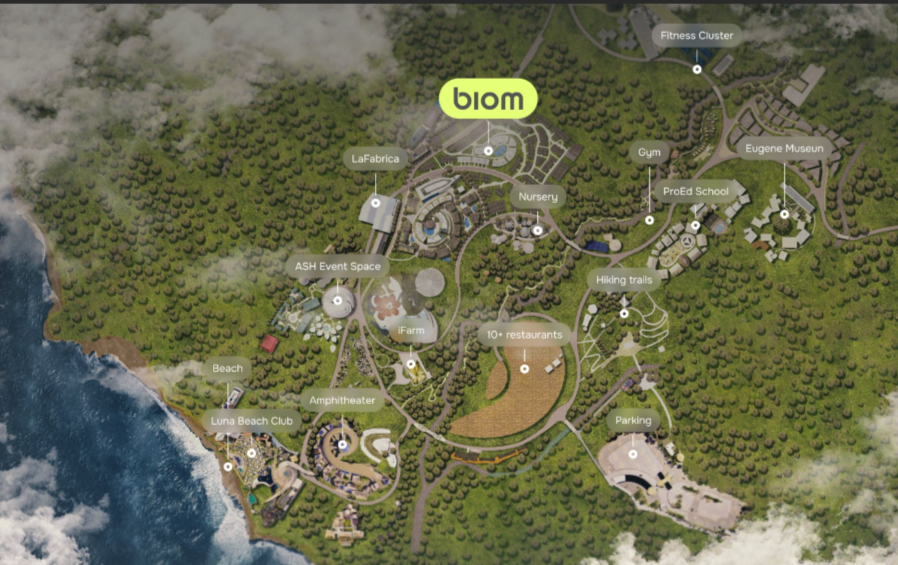Show the Hiking trails location

[624, 280]
